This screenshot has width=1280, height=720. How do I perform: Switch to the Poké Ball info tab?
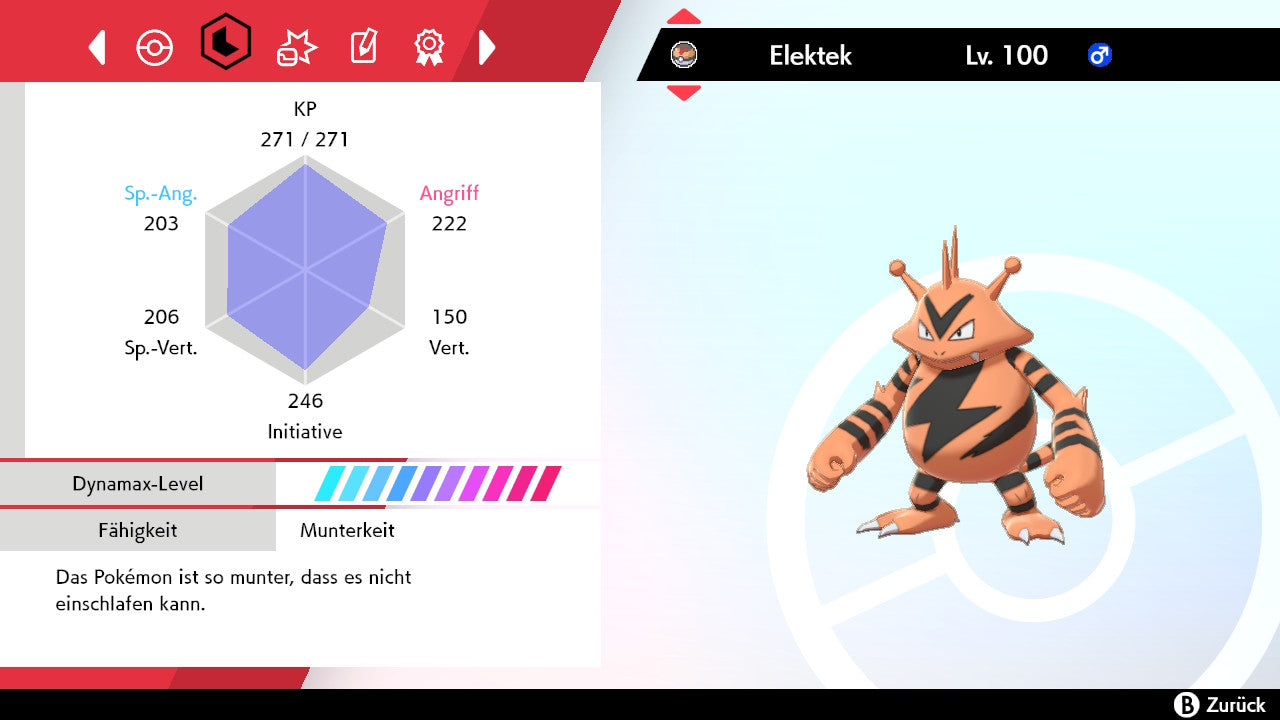pyautogui.click(x=155, y=47)
